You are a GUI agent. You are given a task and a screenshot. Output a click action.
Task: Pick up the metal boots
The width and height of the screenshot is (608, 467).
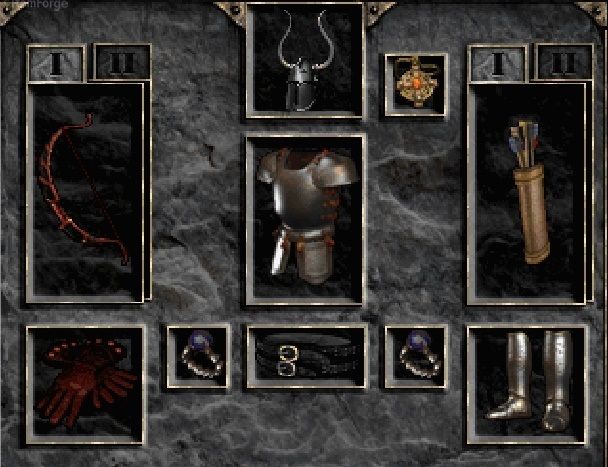coord(526,382)
